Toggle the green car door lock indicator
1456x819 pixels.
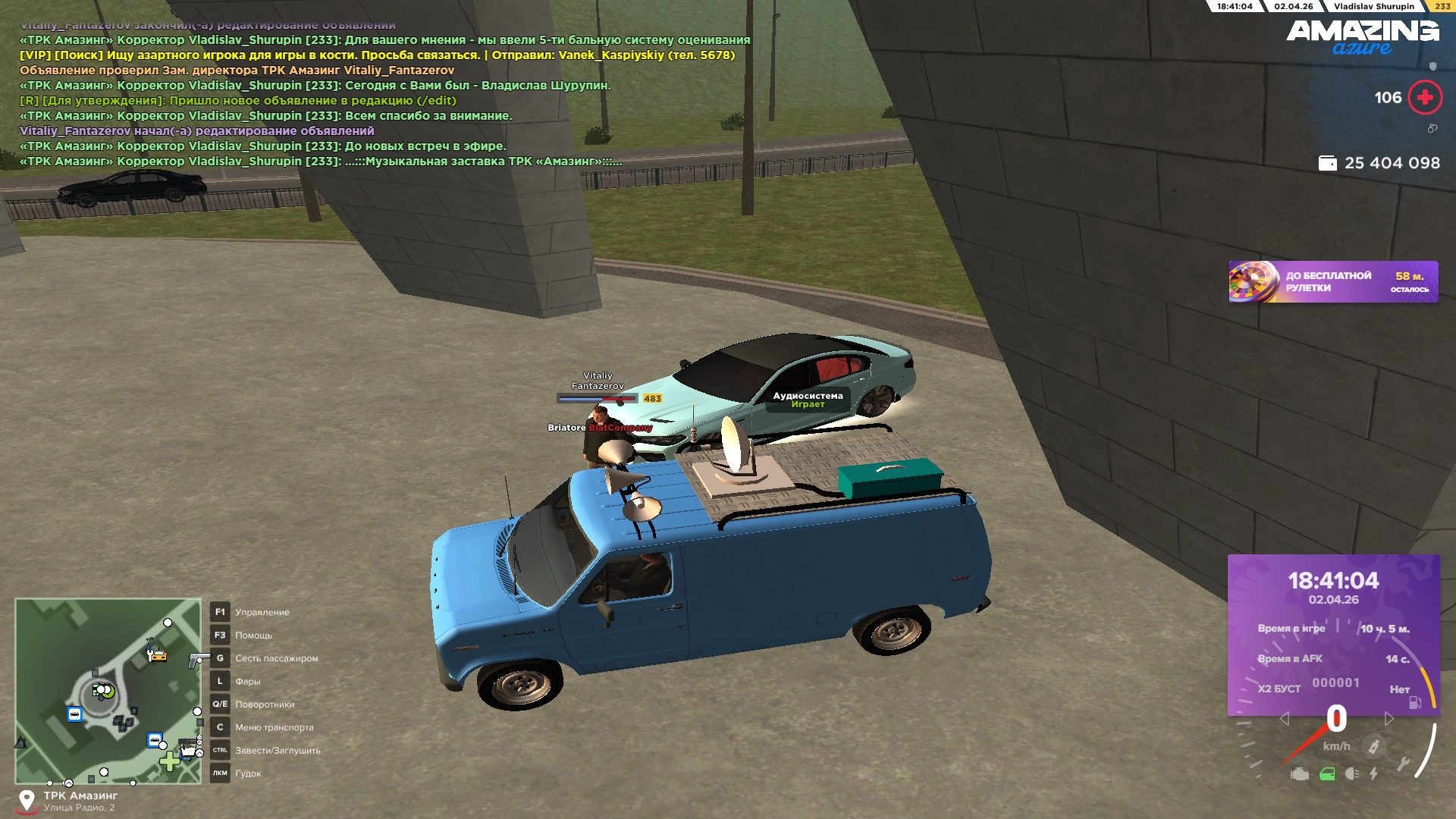(1327, 774)
